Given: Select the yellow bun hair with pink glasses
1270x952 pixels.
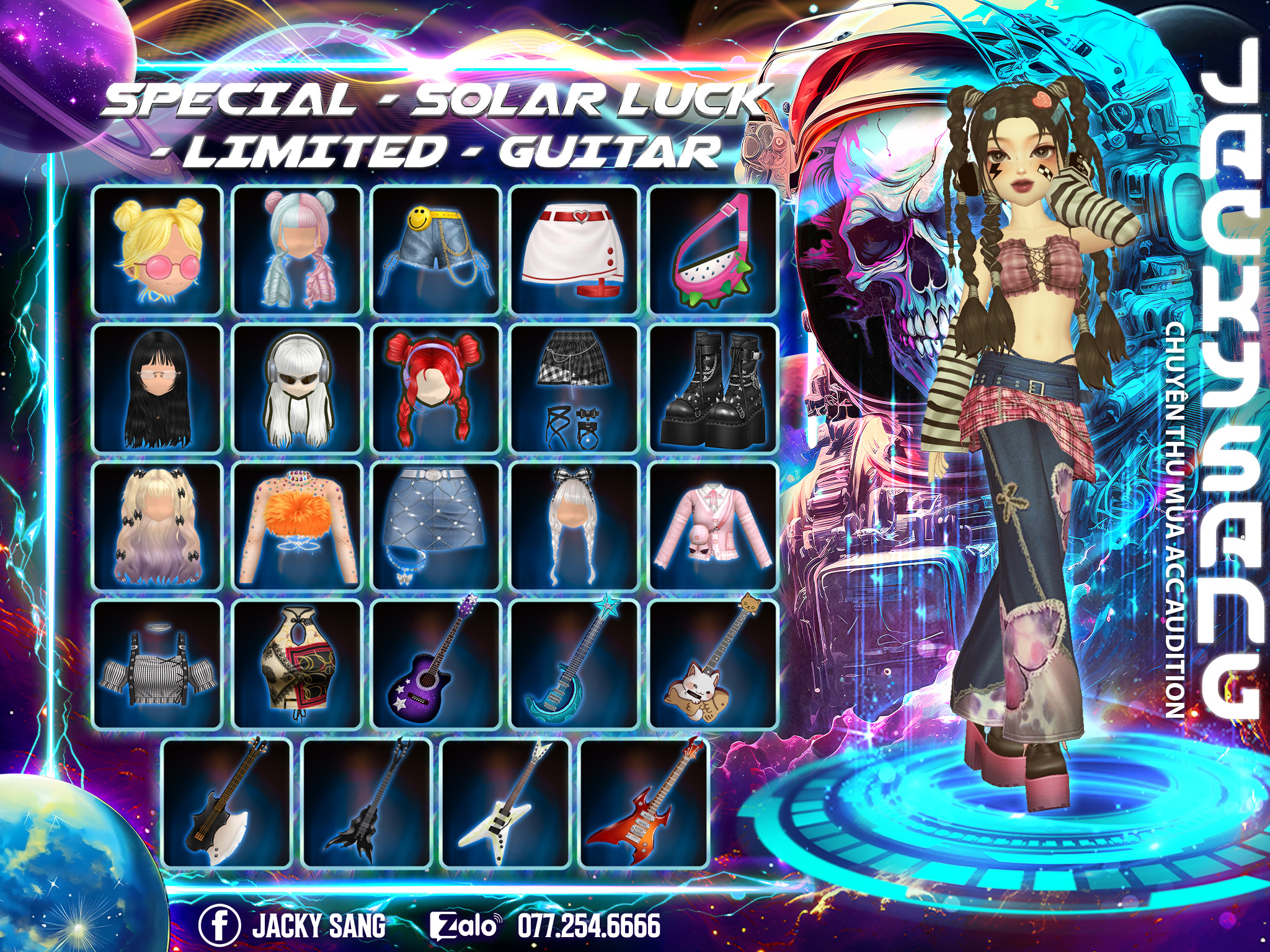Looking at the screenshot, I should pyautogui.click(x=157, y=250).
